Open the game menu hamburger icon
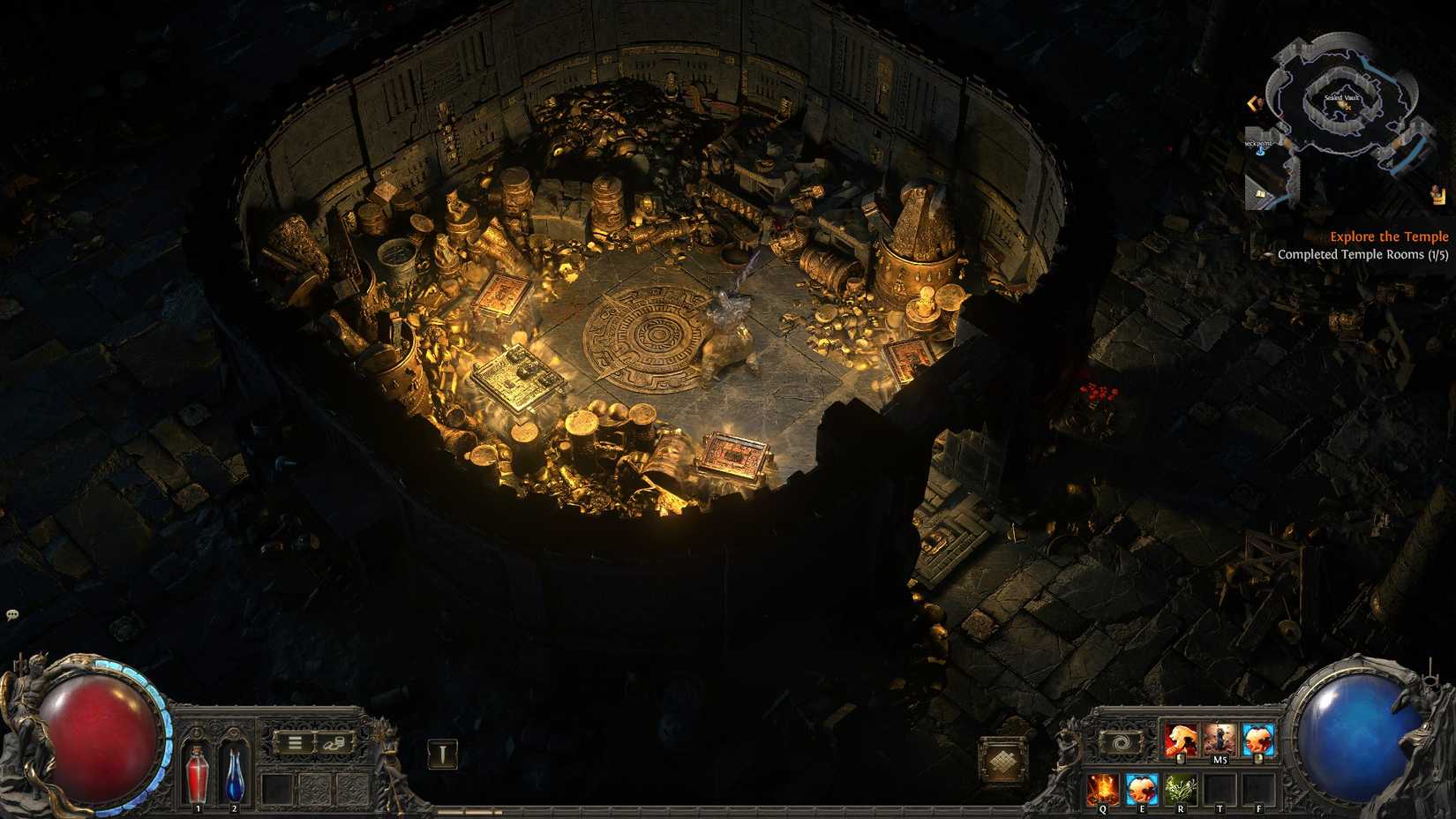1456x819 pixels. (296, 740)
